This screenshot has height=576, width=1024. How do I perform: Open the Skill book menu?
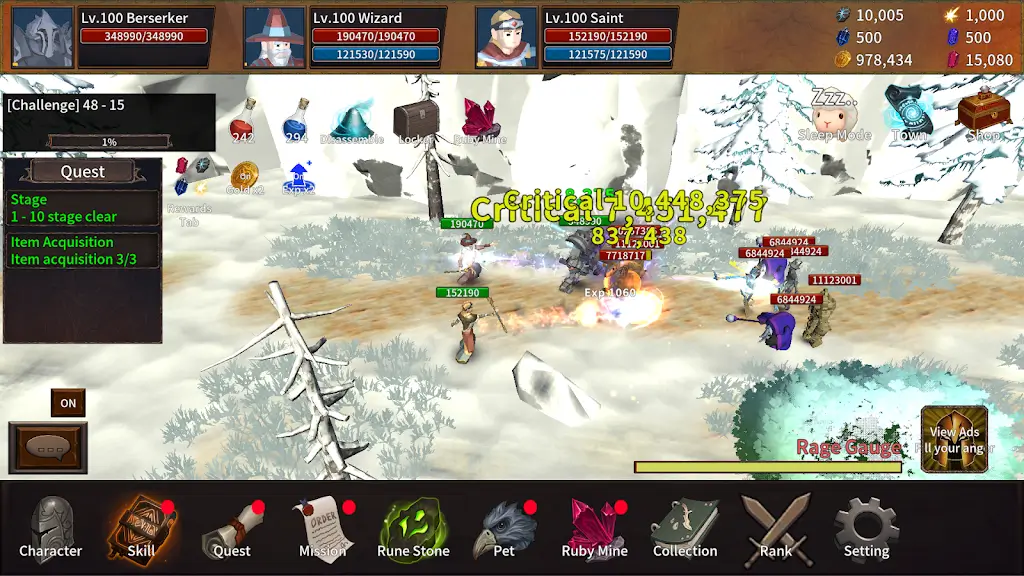[x=141, y=527]
